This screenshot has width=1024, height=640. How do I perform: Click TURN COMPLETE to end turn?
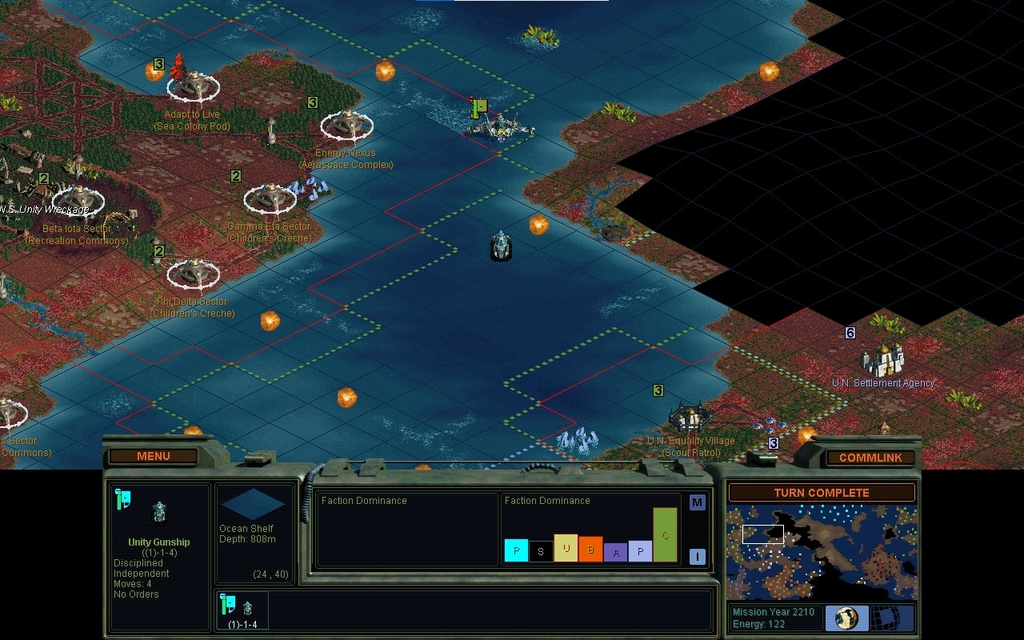pos(821,493)
